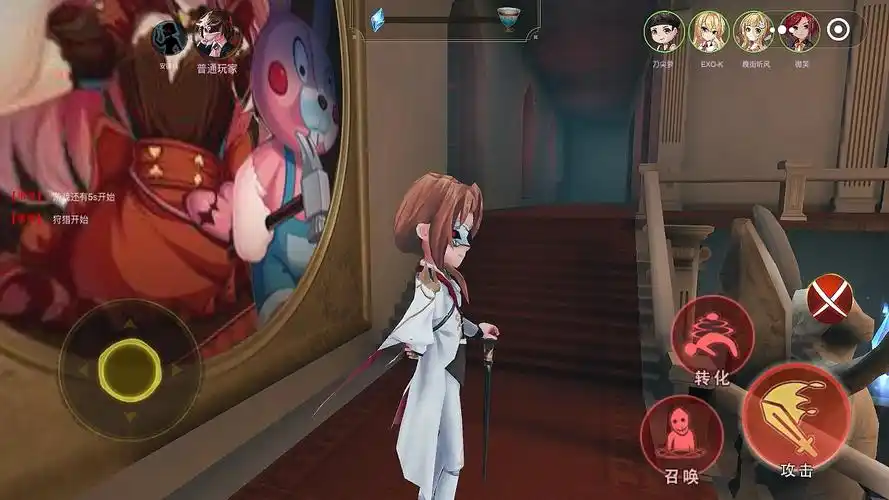Use the 召唤 summon skill
The width and height of the screenshot is (889, 500).
pyautogui.click(x=682, y=437)
